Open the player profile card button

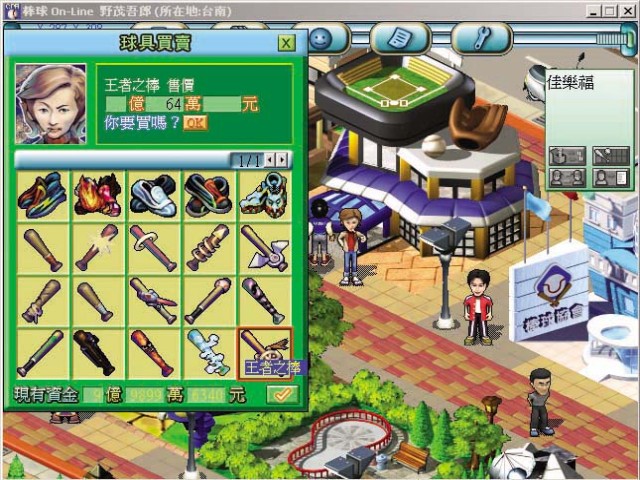click(611, 178)
